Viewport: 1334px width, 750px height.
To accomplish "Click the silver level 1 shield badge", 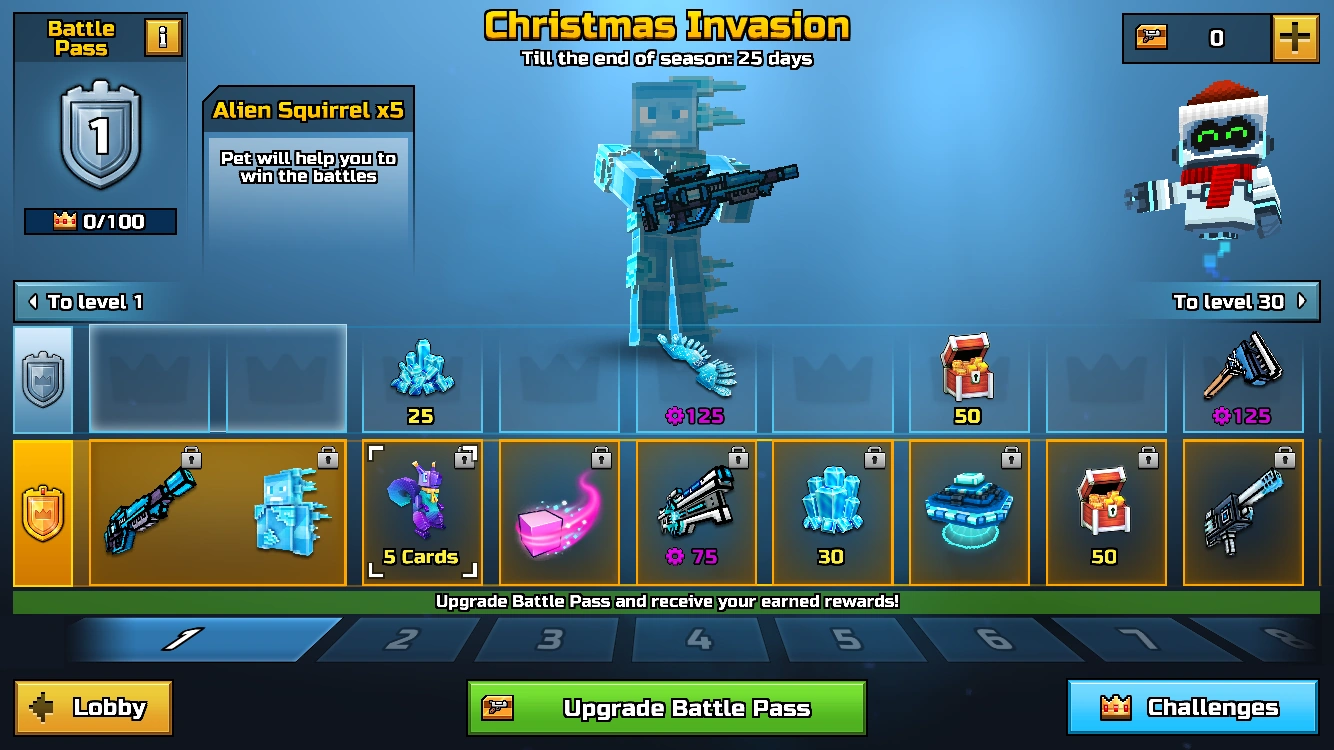I will click(x=99, y=143).
